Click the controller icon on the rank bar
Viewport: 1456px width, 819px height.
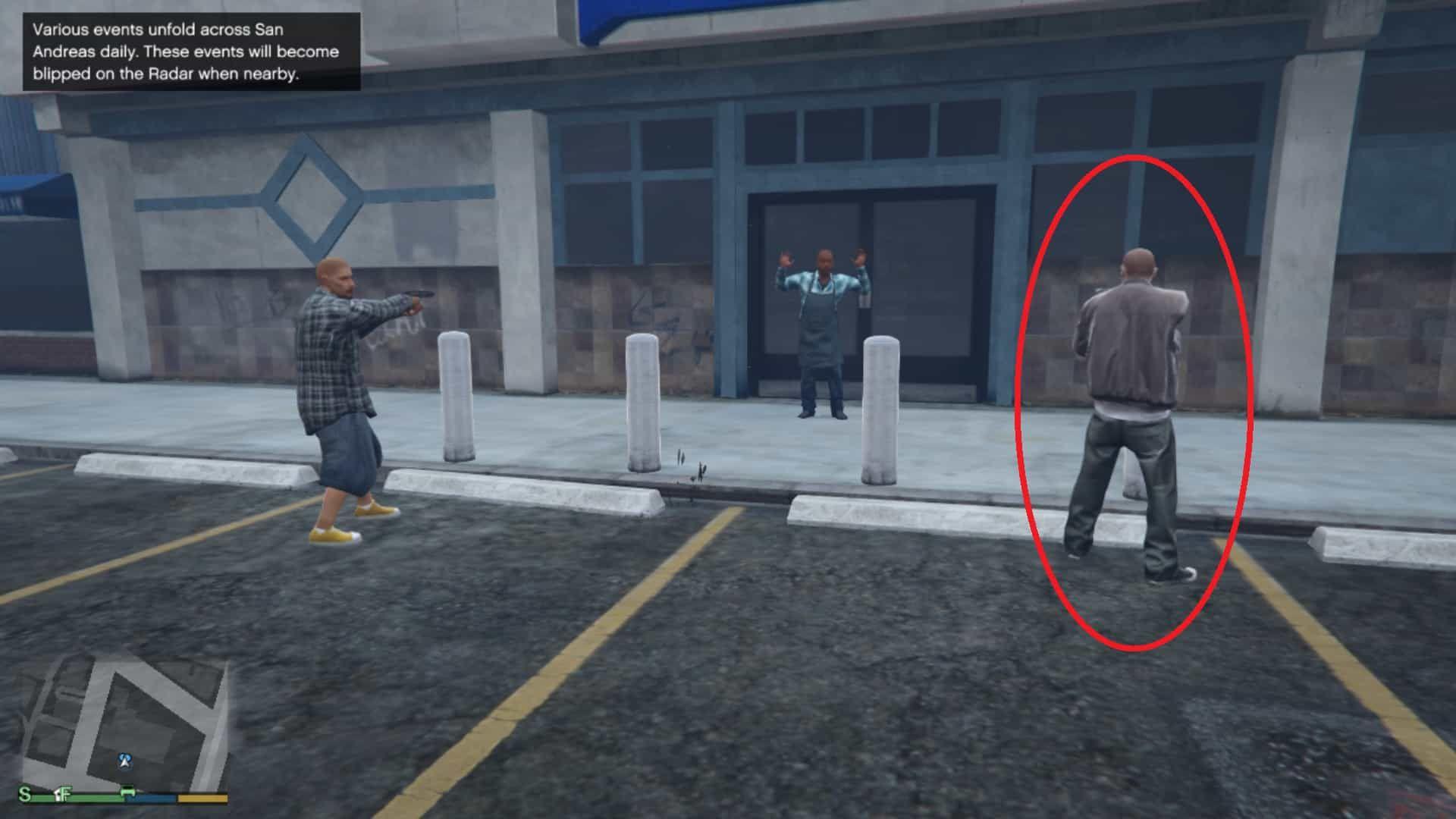(127, 792)
